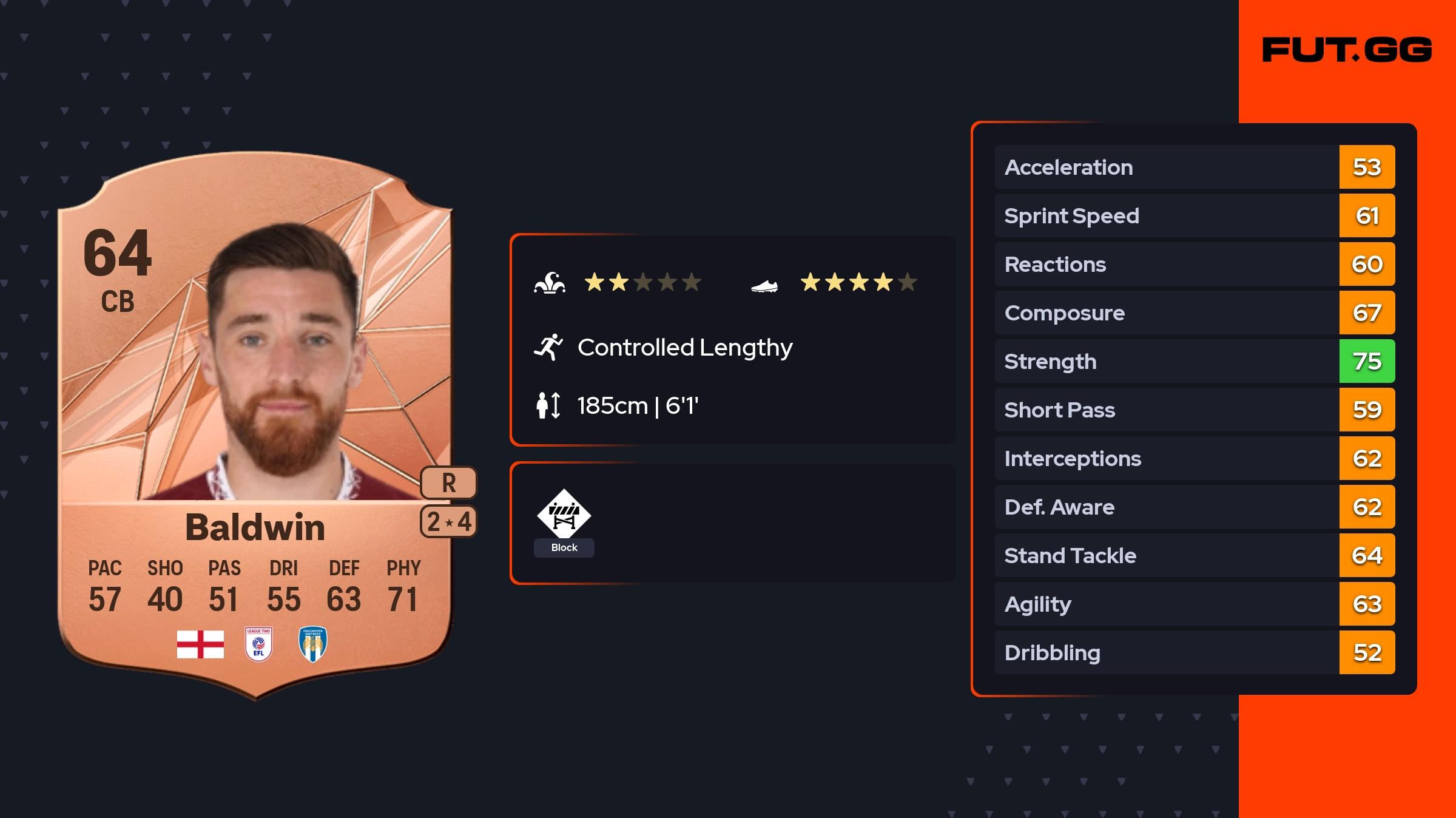1456x818 pixels.
Task: Open the FUT.GG logo link
Action: (1347, 50)
